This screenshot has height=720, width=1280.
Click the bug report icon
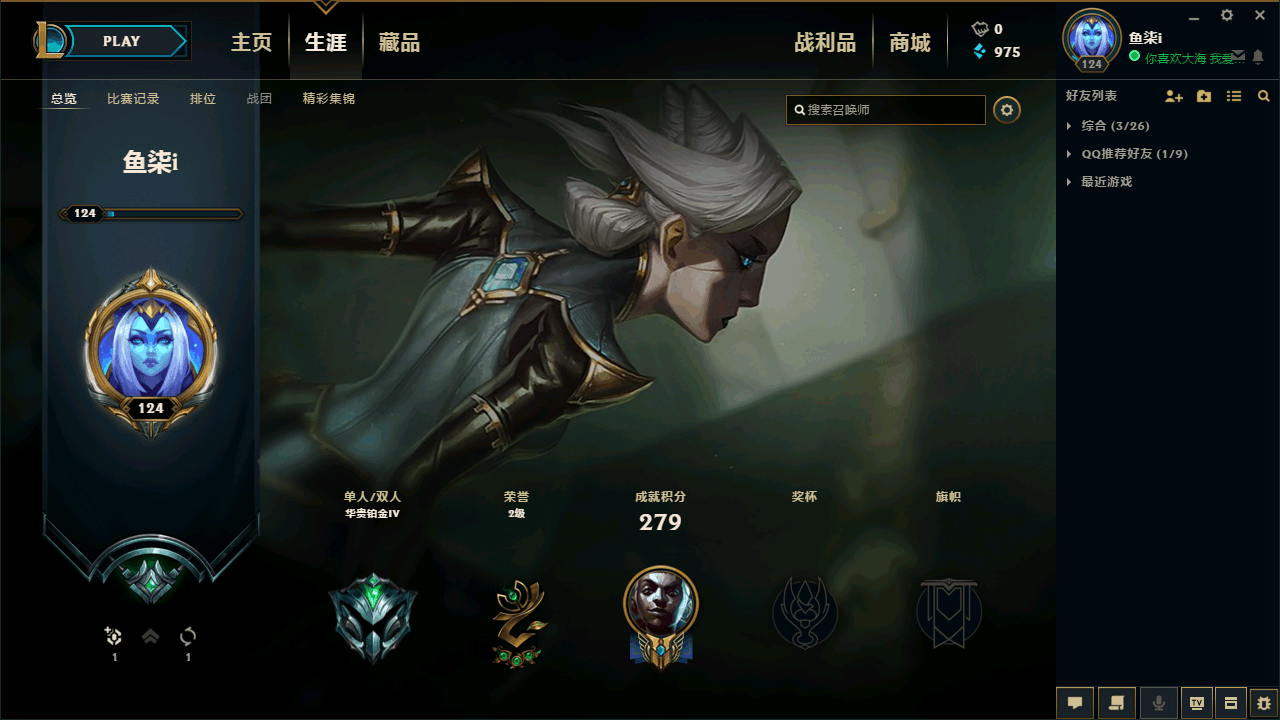coord(1265,702)
